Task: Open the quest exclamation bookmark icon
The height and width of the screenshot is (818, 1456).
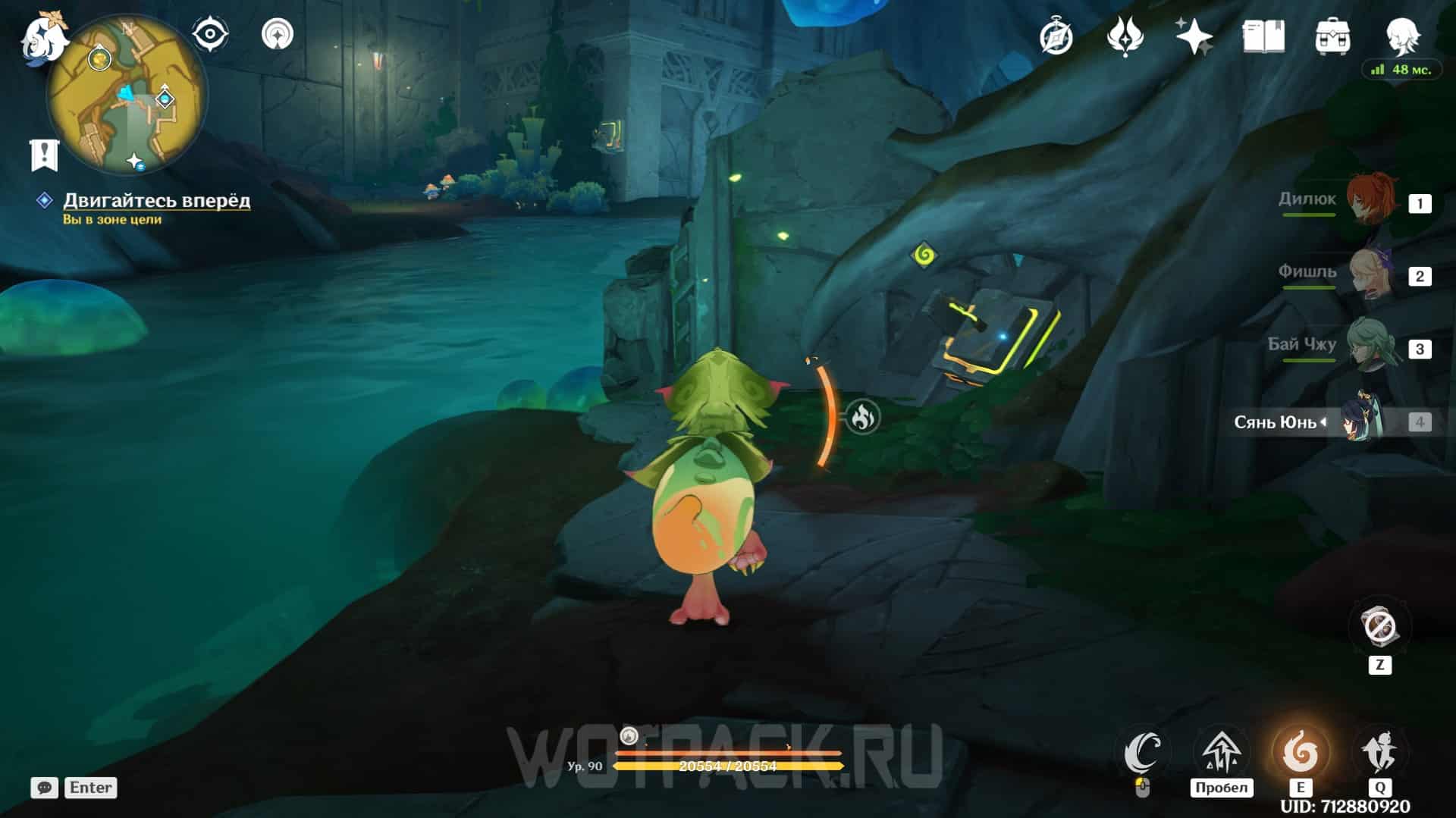Action: point(44,155)
